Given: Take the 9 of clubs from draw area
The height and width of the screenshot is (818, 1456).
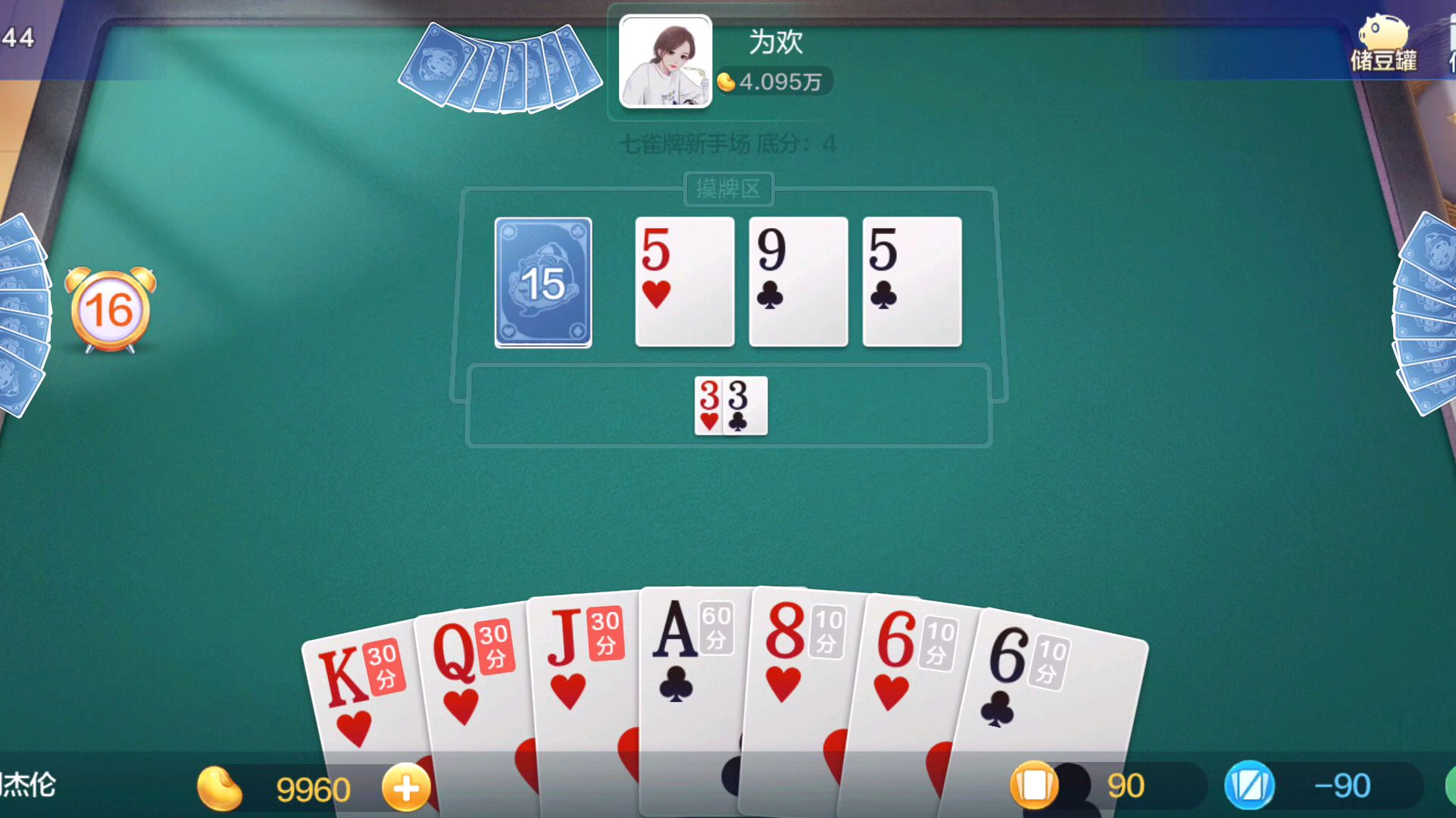Looking at the screenshot, I should click(798, 282).
